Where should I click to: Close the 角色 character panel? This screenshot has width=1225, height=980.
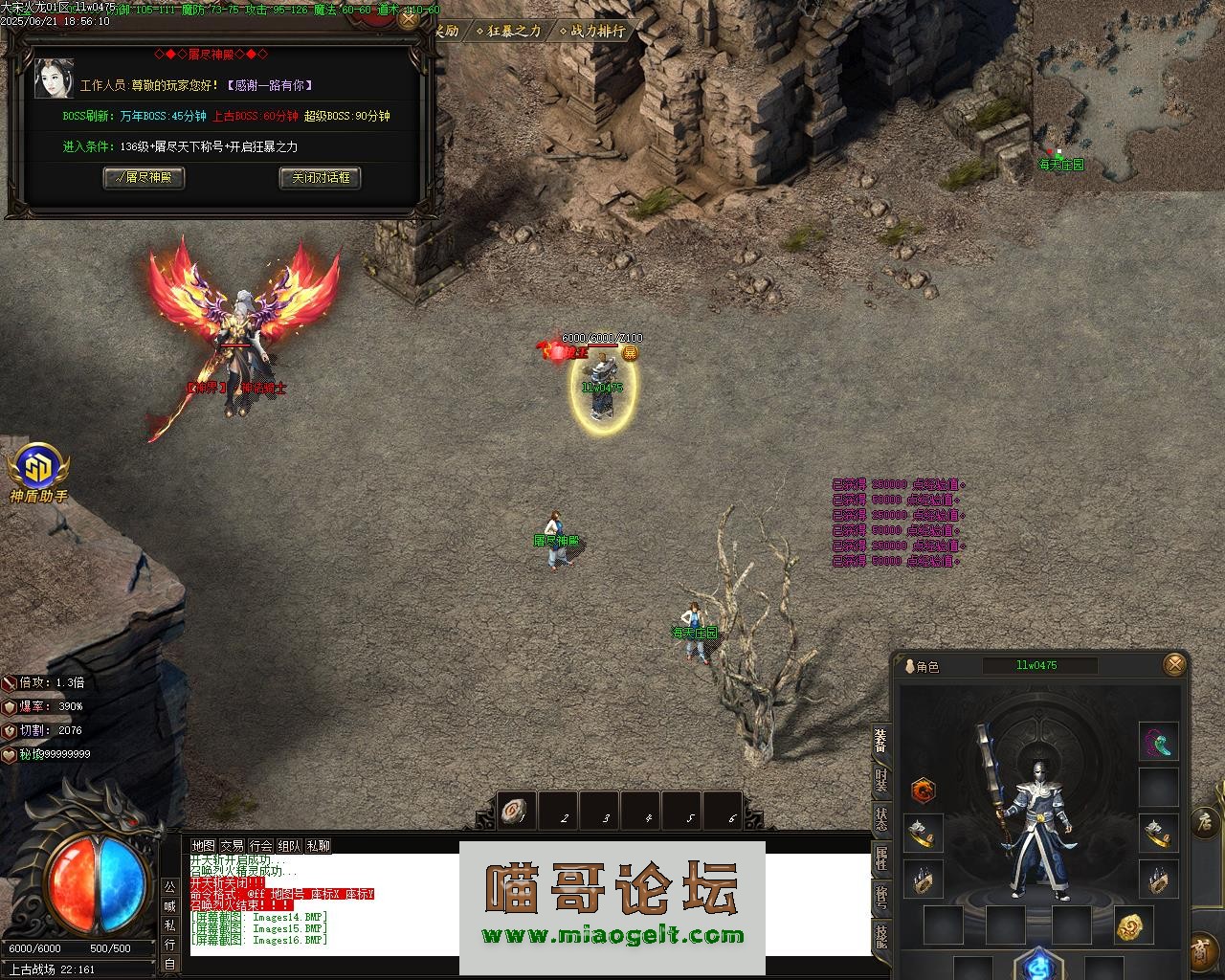click(x=1175, y=664)
